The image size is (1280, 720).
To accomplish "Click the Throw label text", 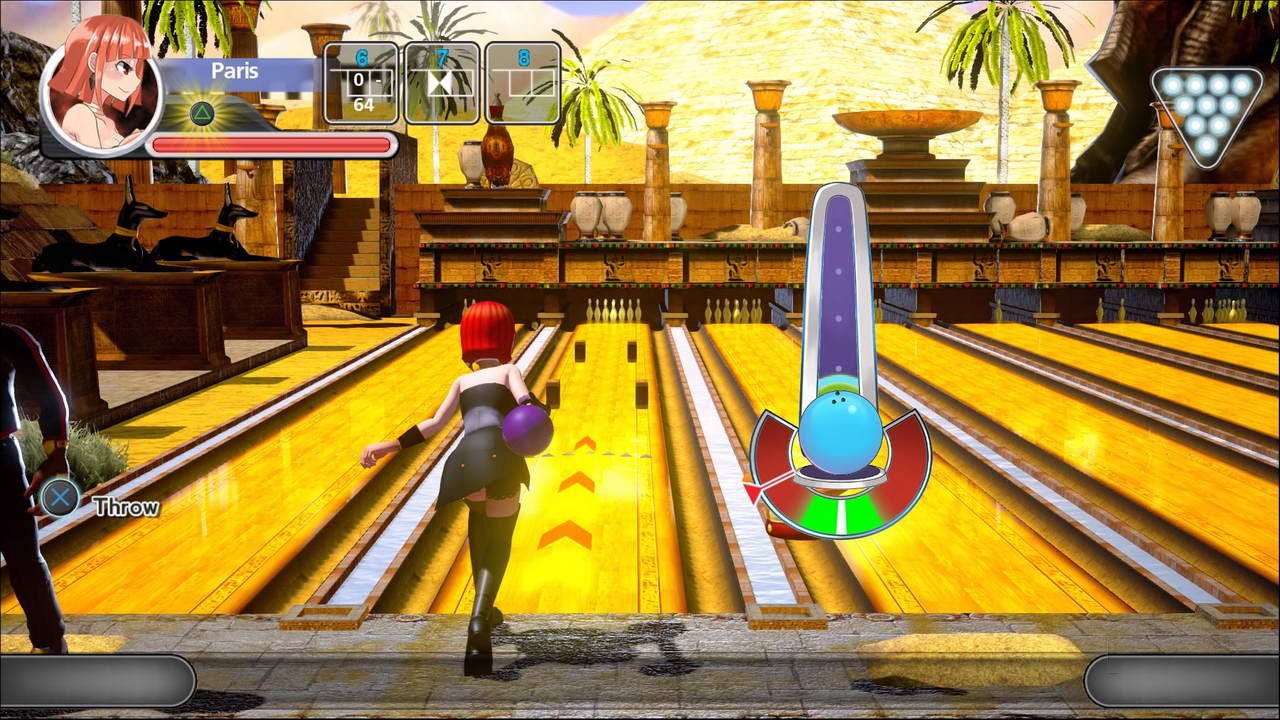I will click(x=125, y=506).
